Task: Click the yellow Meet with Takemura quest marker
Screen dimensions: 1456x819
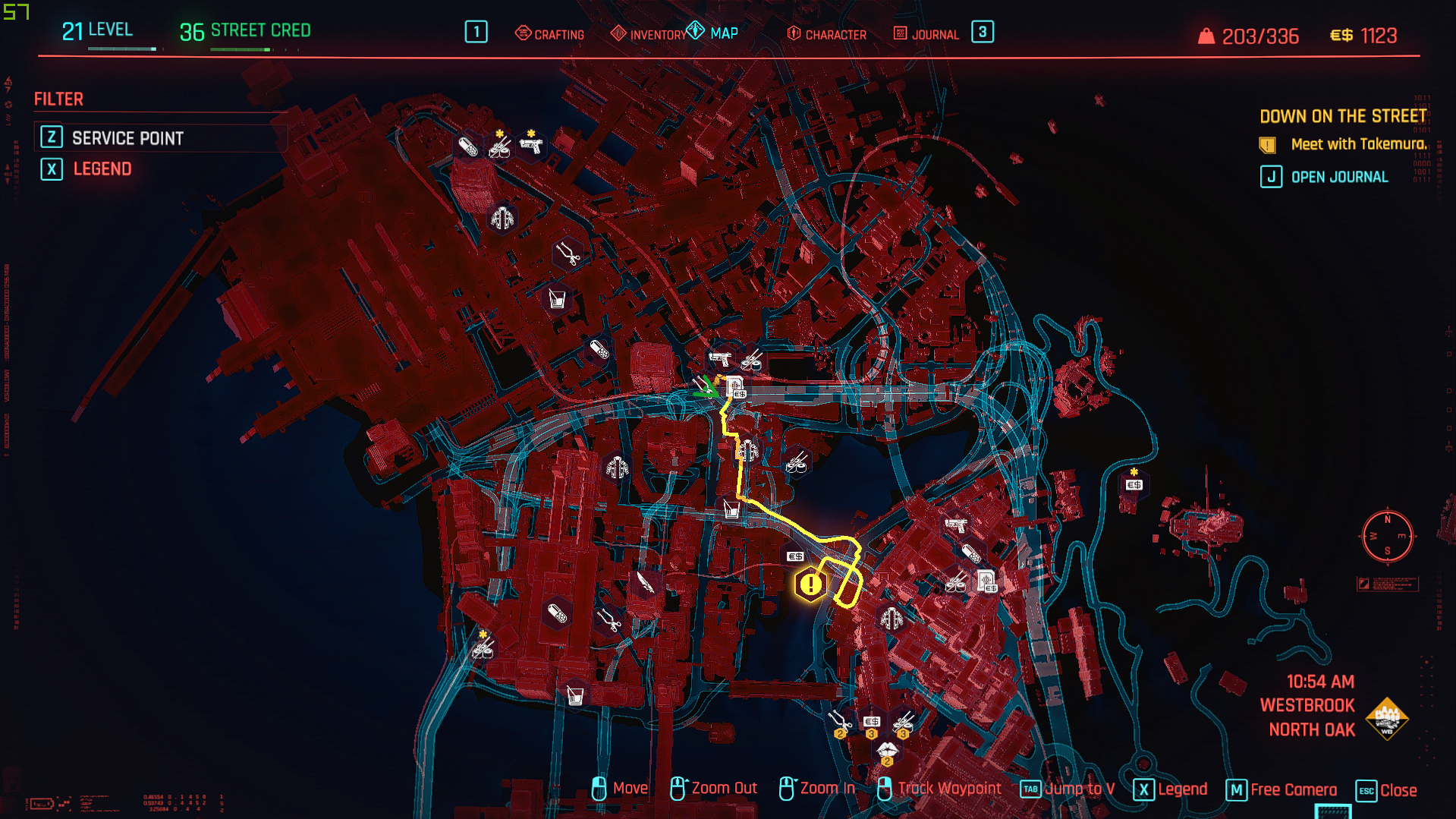Action: point(810,584)
